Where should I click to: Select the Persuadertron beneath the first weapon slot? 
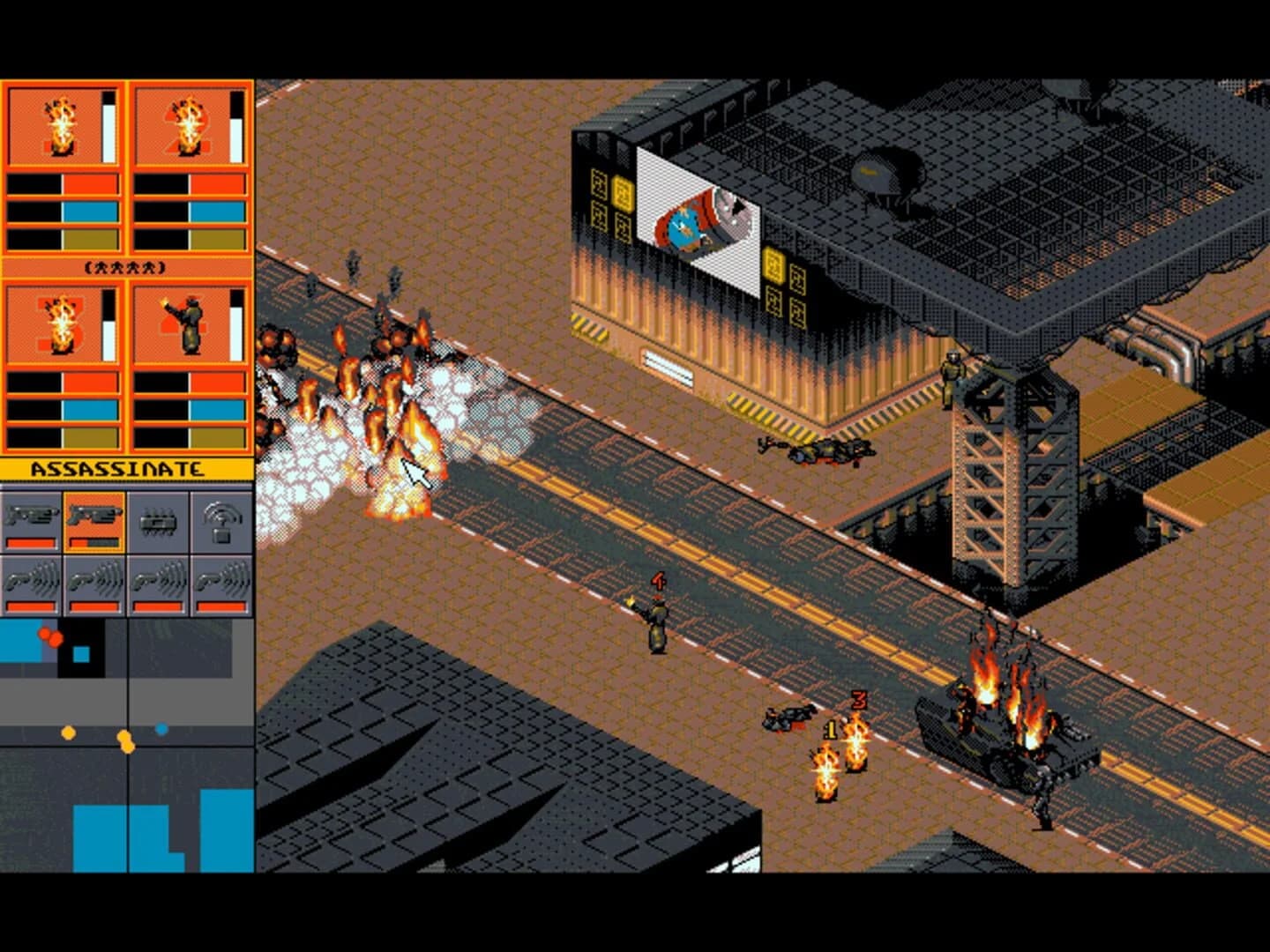30,579
